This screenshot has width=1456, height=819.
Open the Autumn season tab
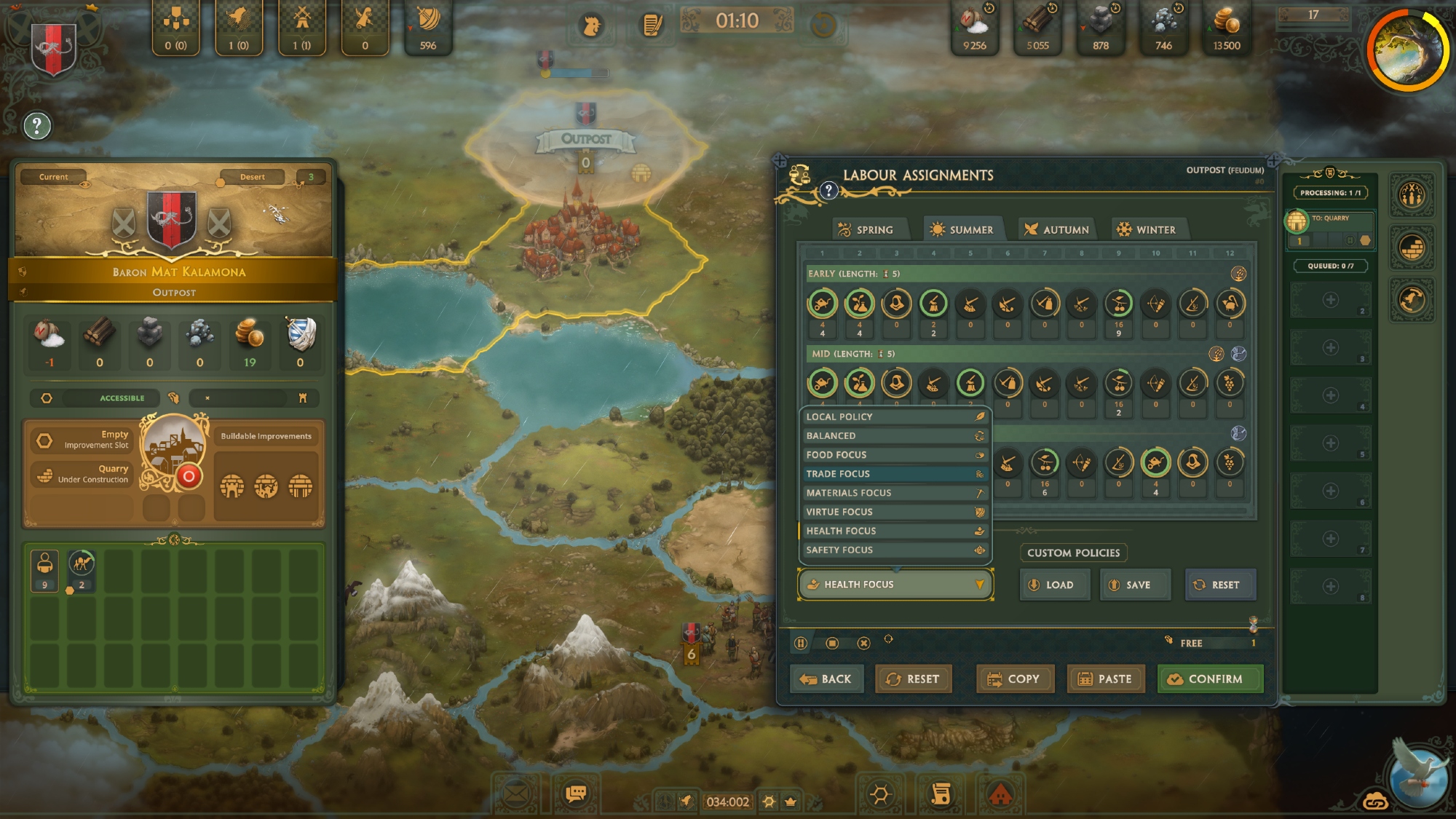[x=1057, y=229]
